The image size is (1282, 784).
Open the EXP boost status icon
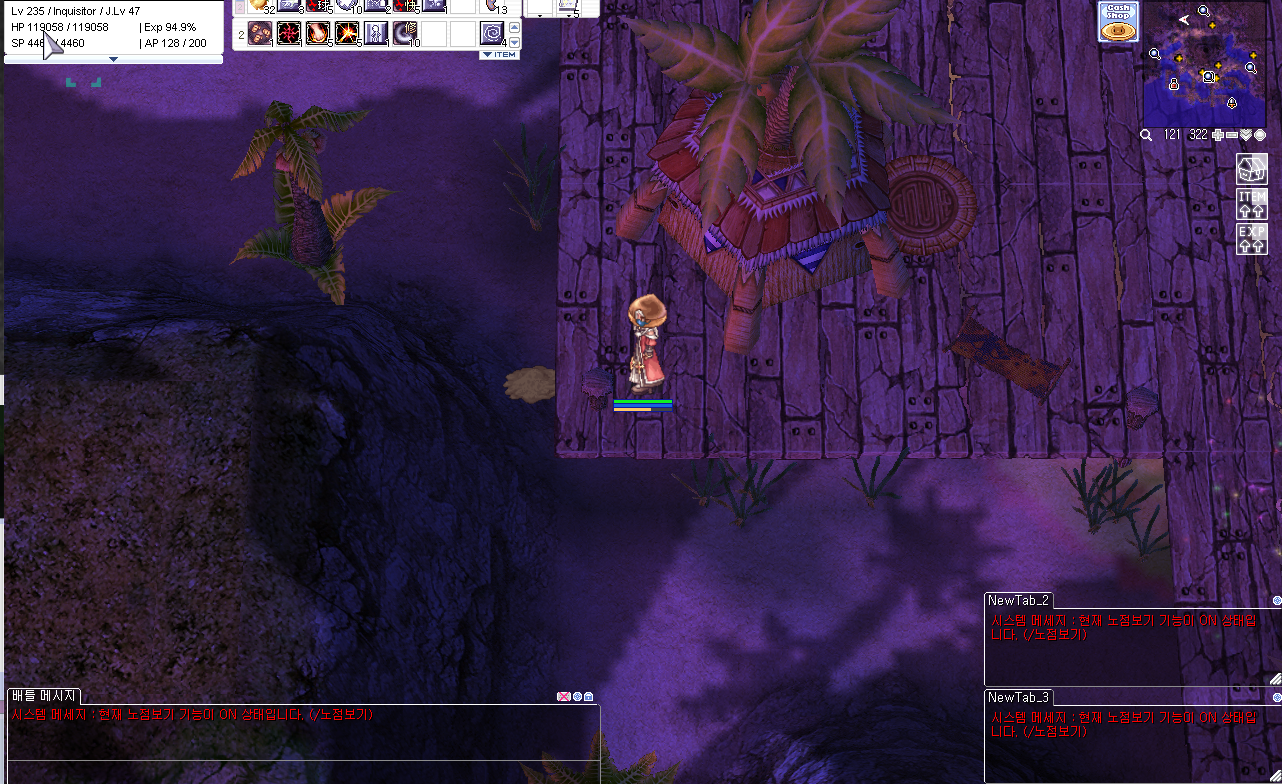coord(1252,238)
